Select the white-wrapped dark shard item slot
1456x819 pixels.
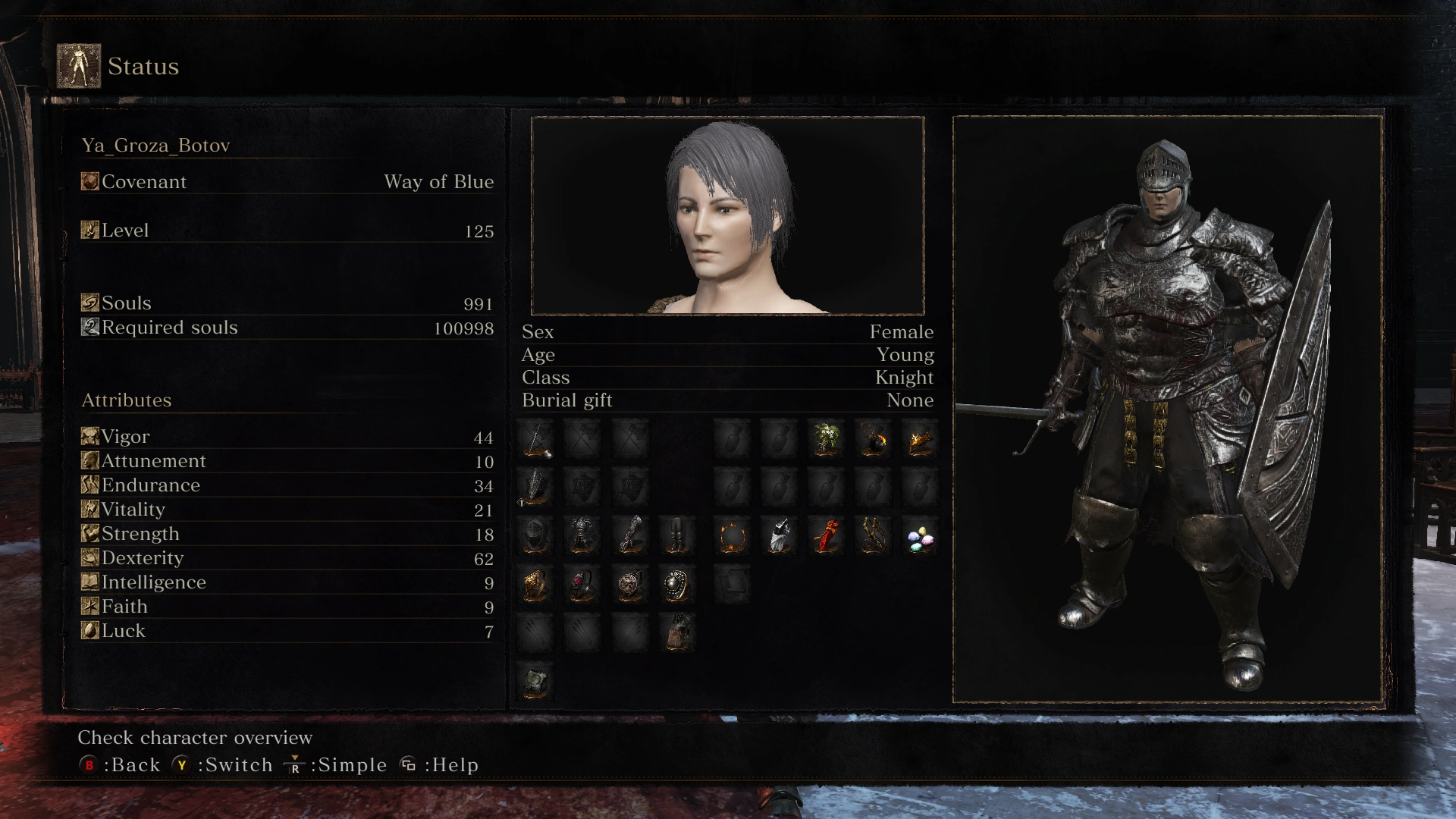point(780,536)
